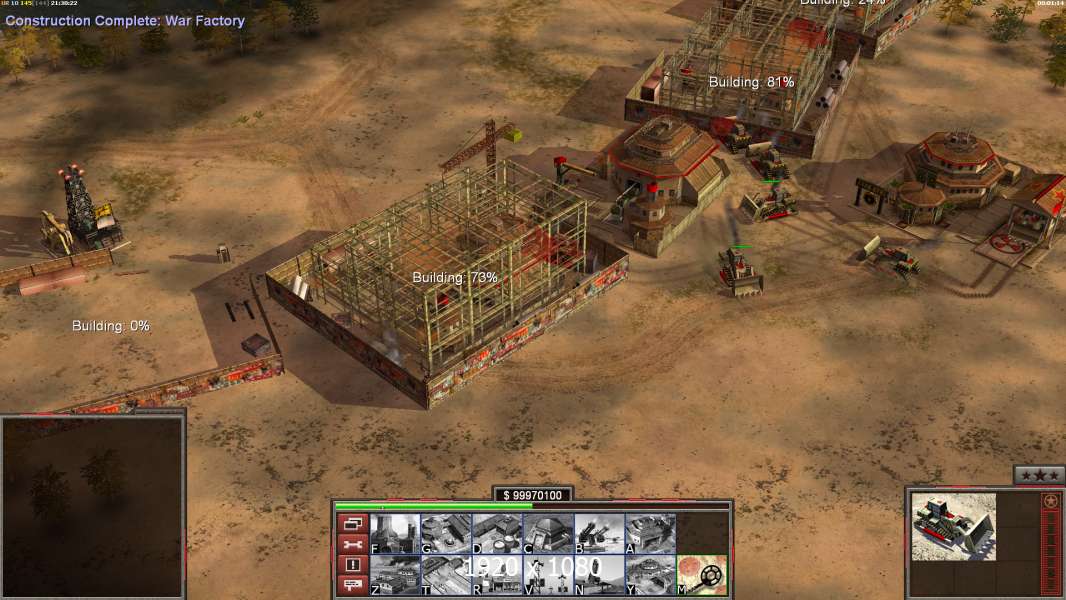The image size is (1066, 600).
Task: Choose the Barracks build icon labeled G
Action: (446, 534)
